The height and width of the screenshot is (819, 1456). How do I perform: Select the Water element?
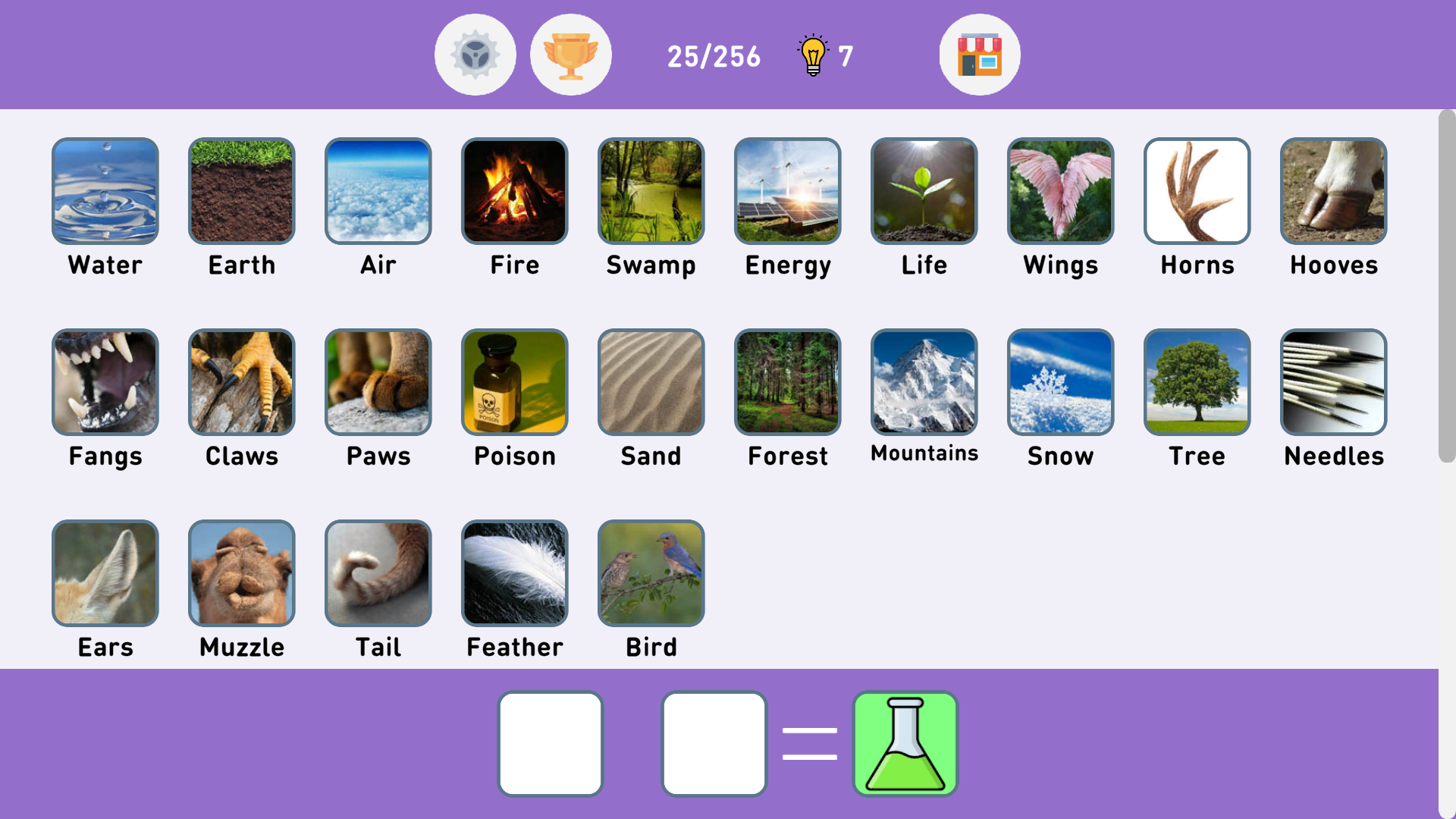click(x=105, y=190)
